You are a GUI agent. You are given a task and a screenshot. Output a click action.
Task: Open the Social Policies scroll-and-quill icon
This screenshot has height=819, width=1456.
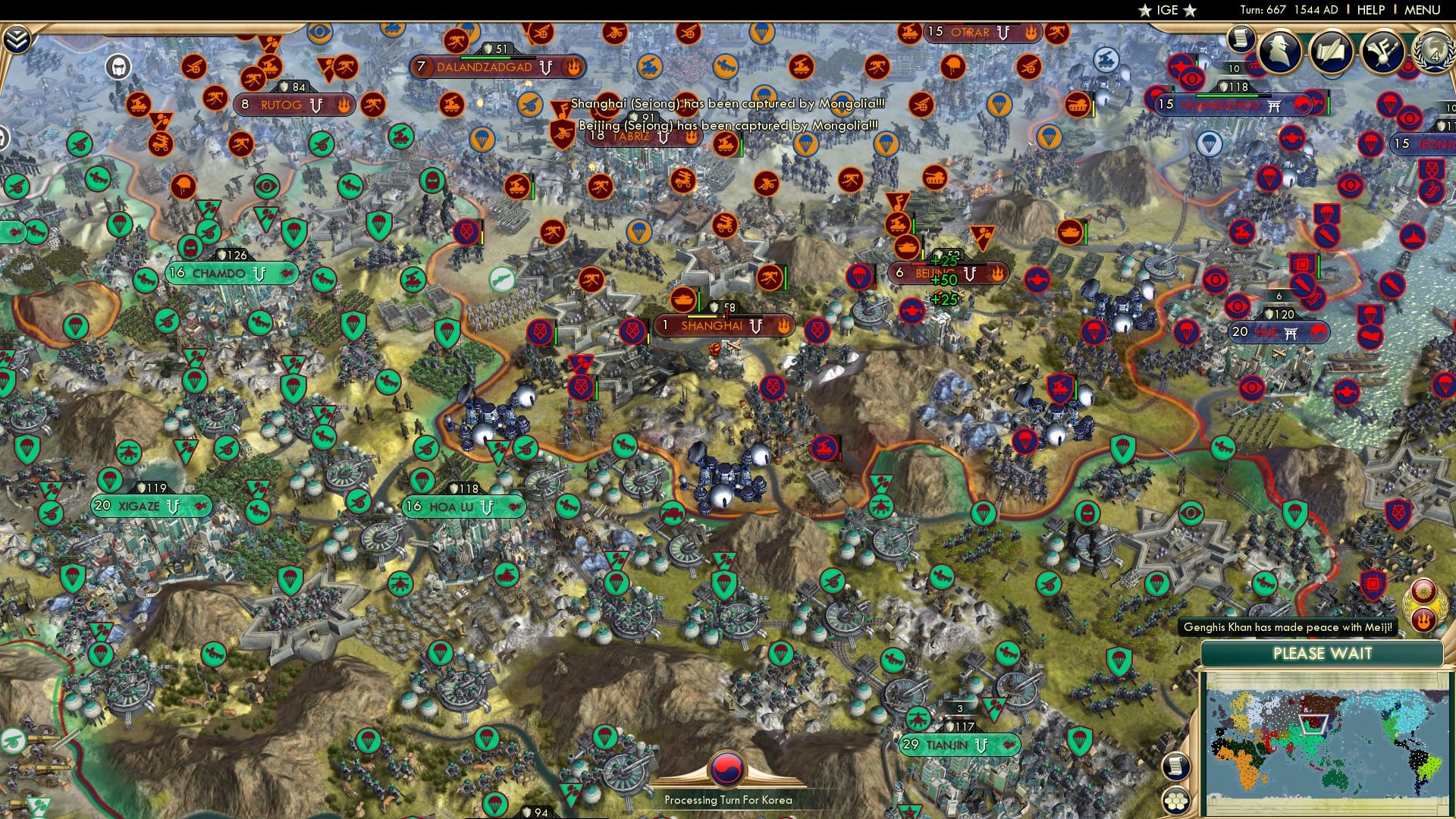click(x=1332, y=50)
